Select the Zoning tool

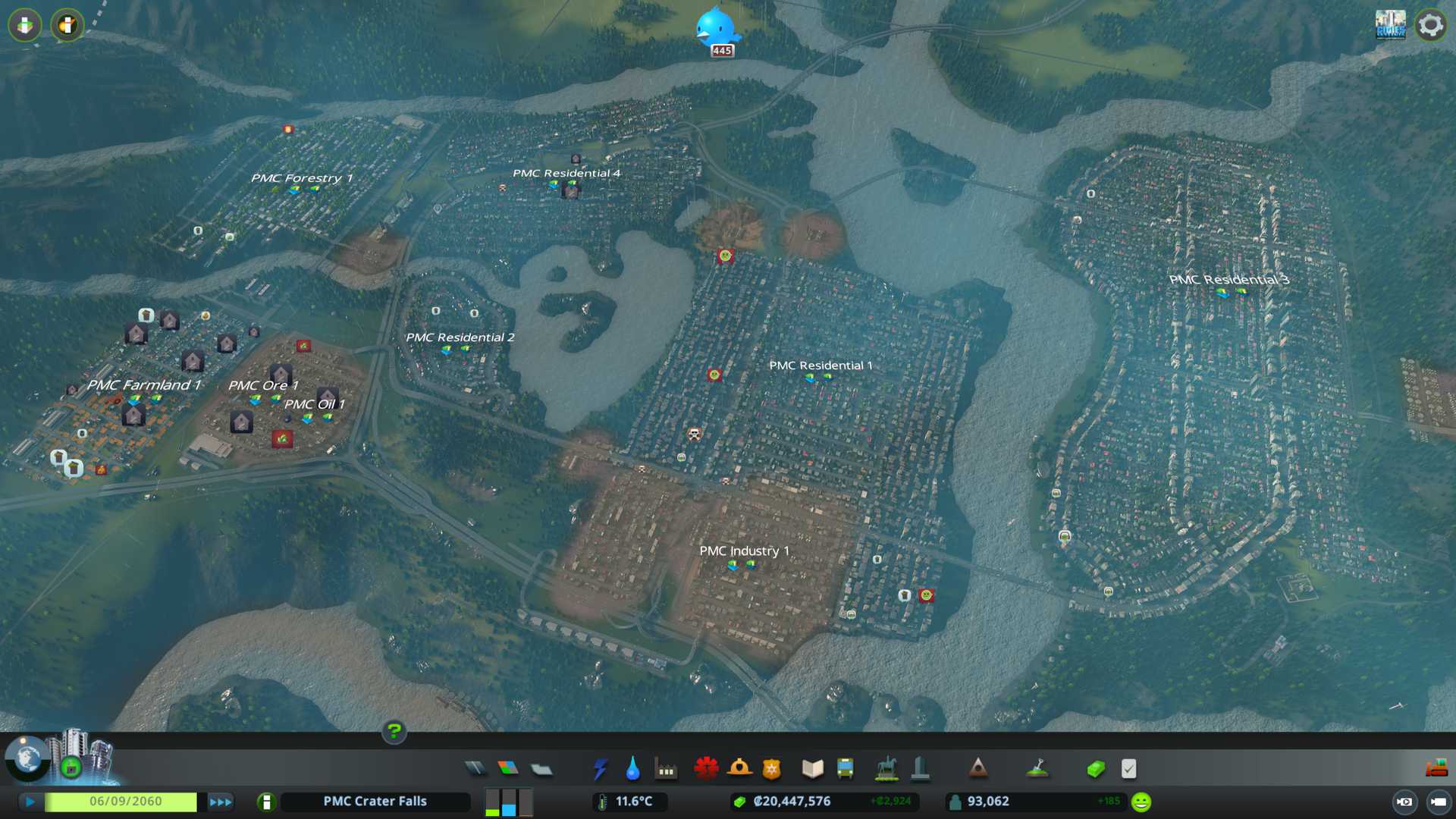pos(508,769)
